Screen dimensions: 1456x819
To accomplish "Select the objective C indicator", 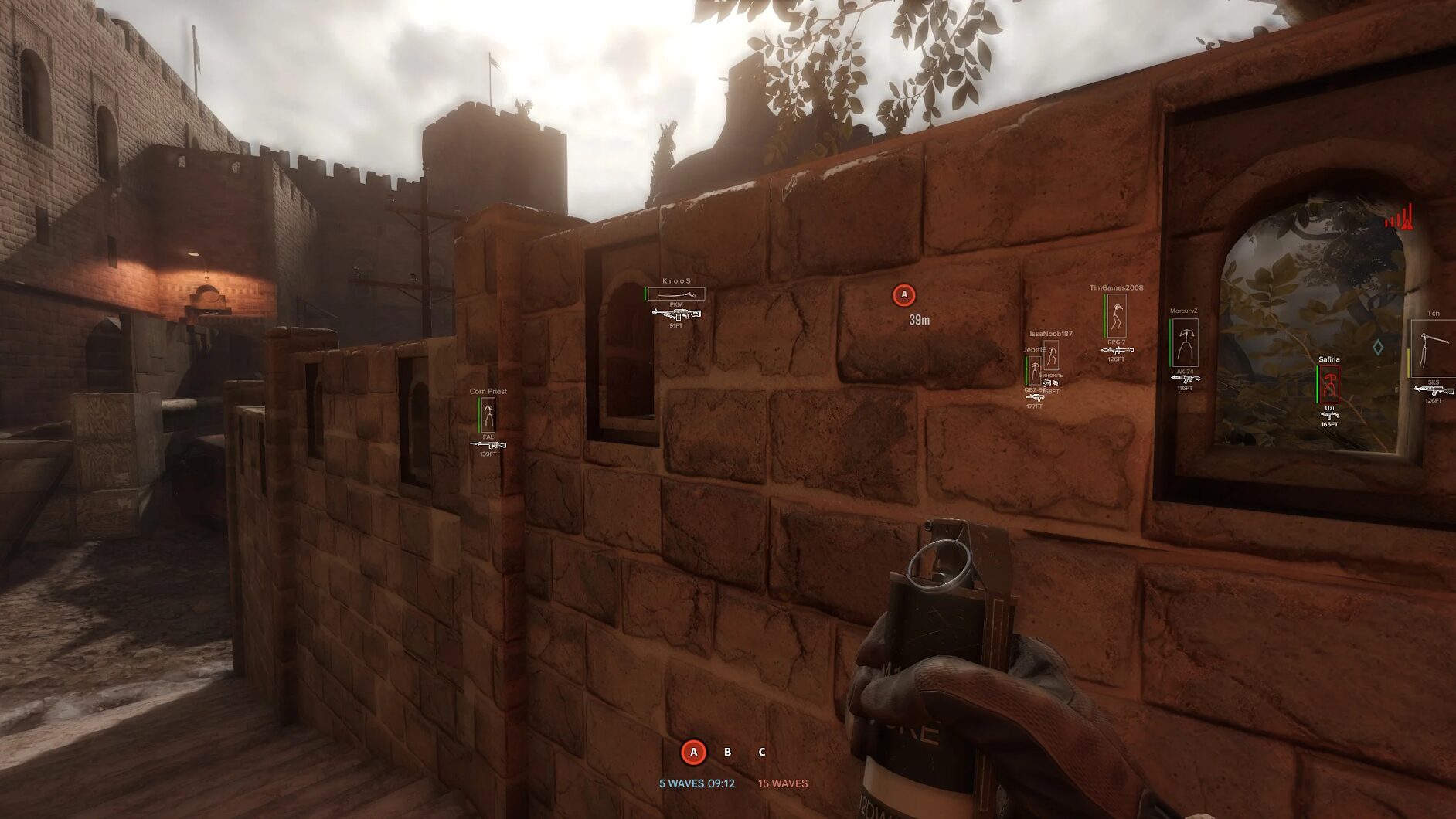I will 762,752.
